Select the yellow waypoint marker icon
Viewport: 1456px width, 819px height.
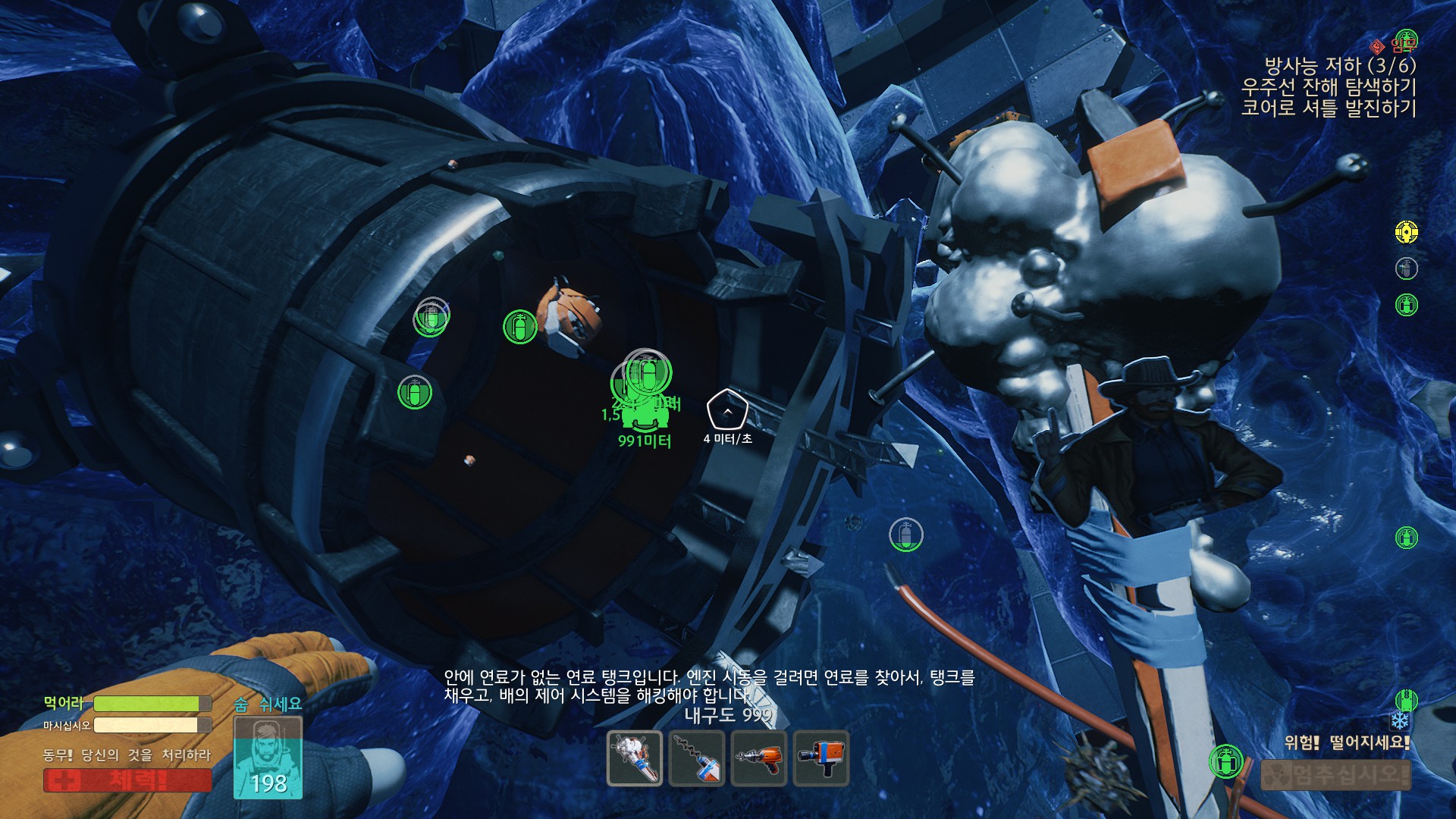1407,232
